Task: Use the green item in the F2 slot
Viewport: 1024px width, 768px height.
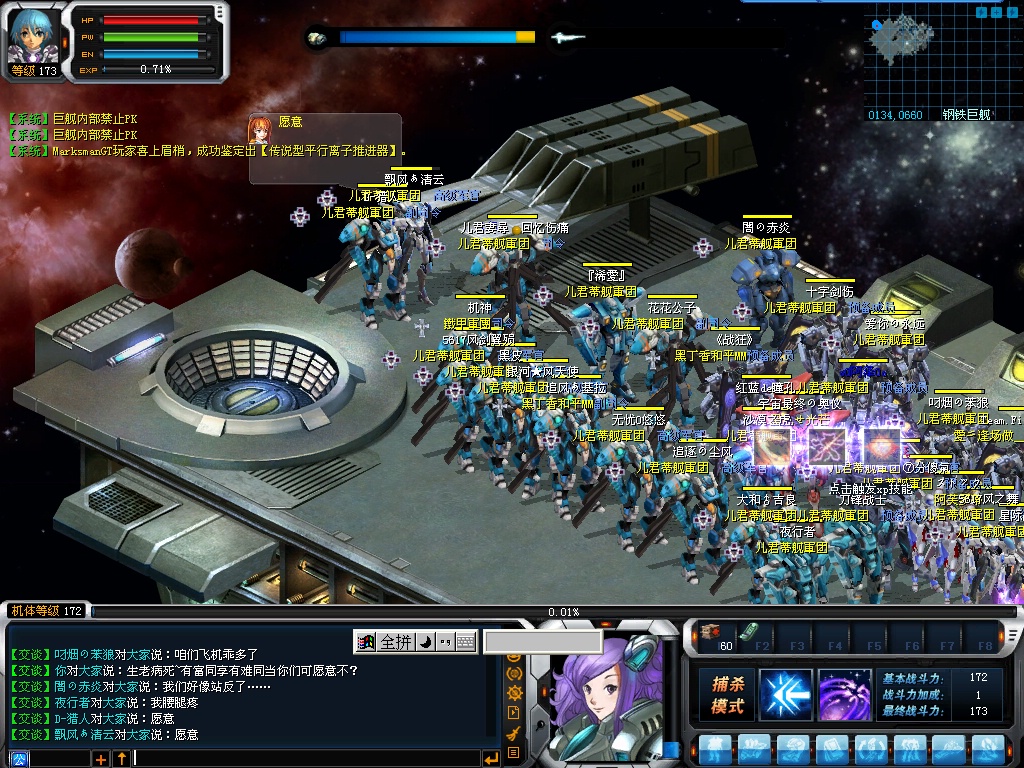Action: click(x=749, y=631)
